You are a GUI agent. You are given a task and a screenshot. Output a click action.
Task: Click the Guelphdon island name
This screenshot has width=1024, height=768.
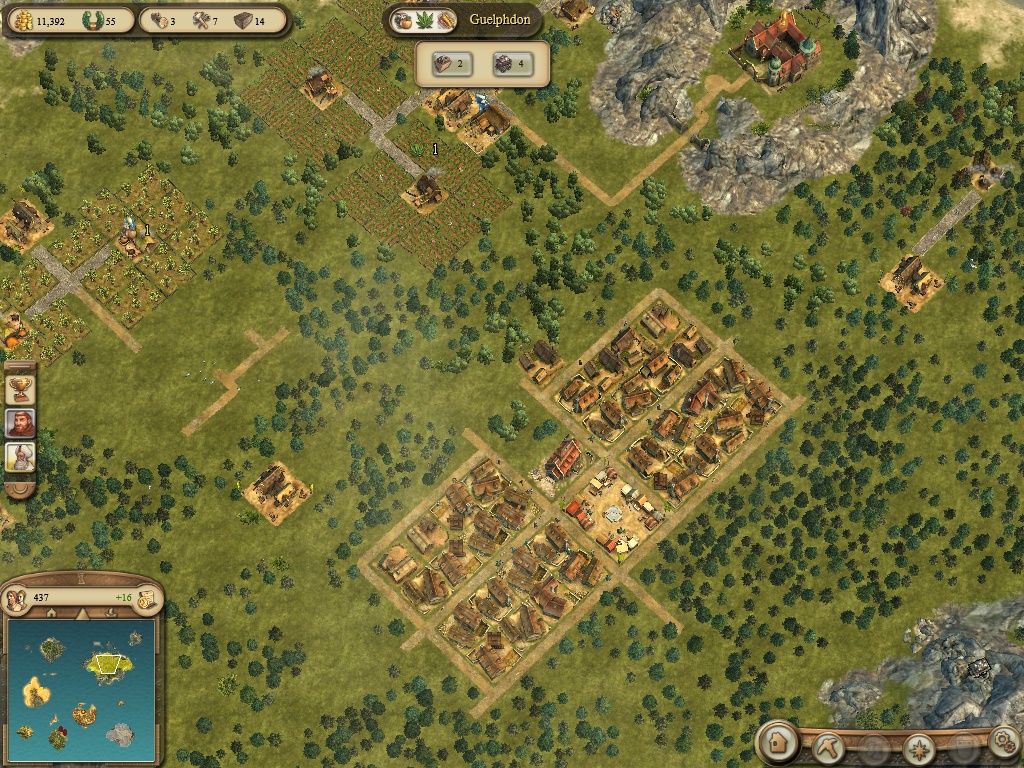(500, 19)
